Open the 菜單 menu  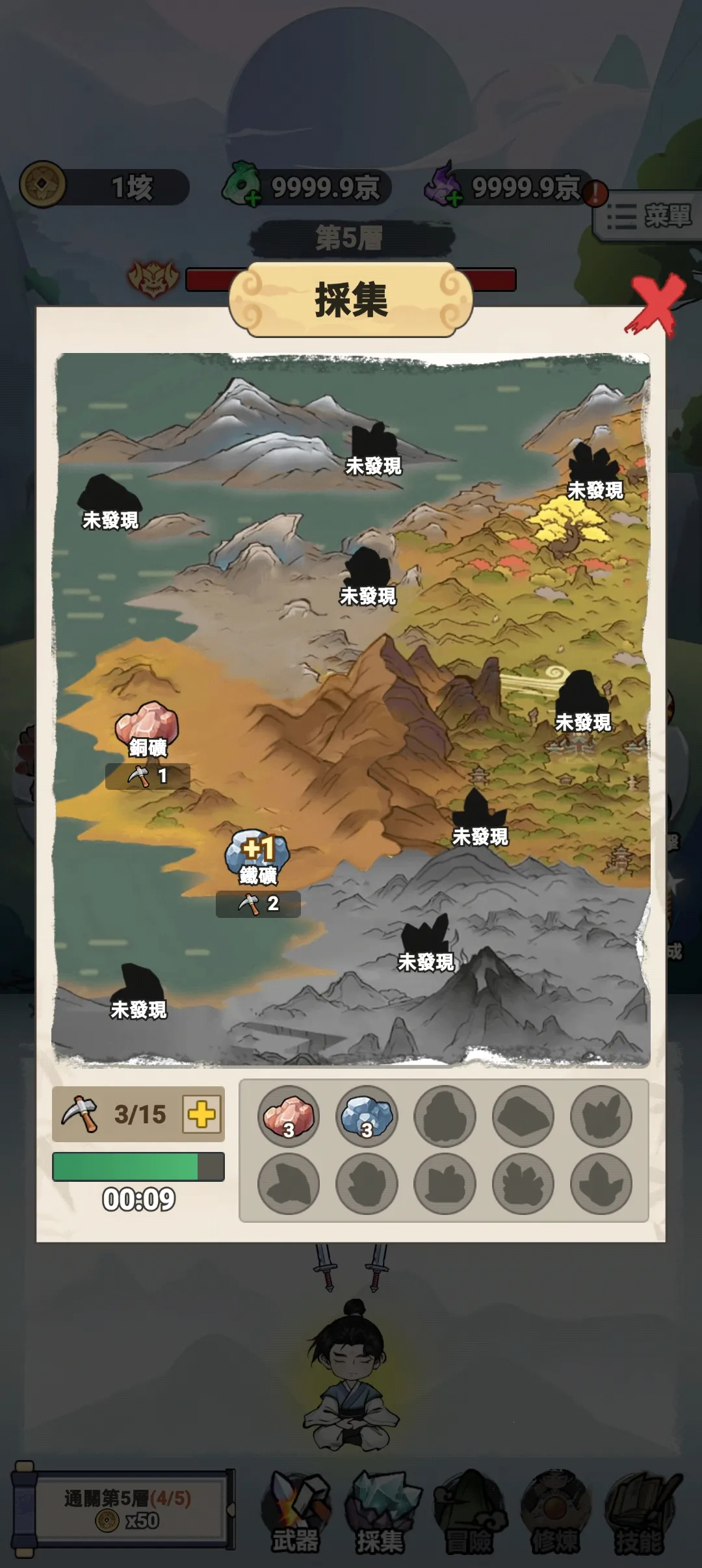tap(649, 216)
